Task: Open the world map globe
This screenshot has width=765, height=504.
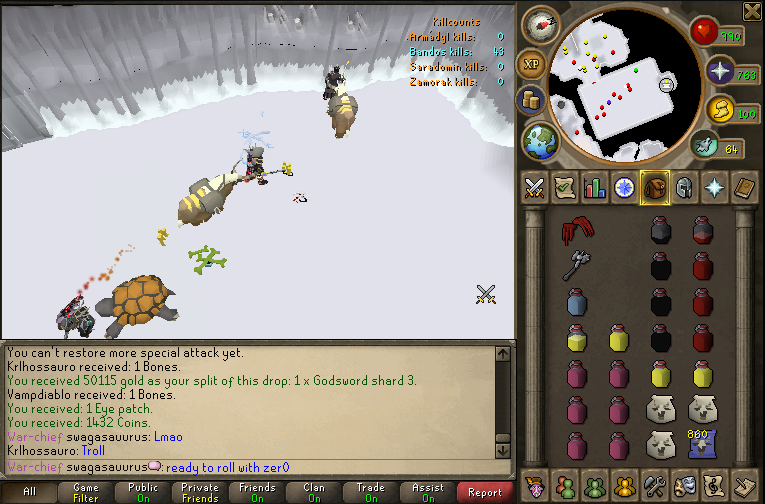Action: point(541,140)
